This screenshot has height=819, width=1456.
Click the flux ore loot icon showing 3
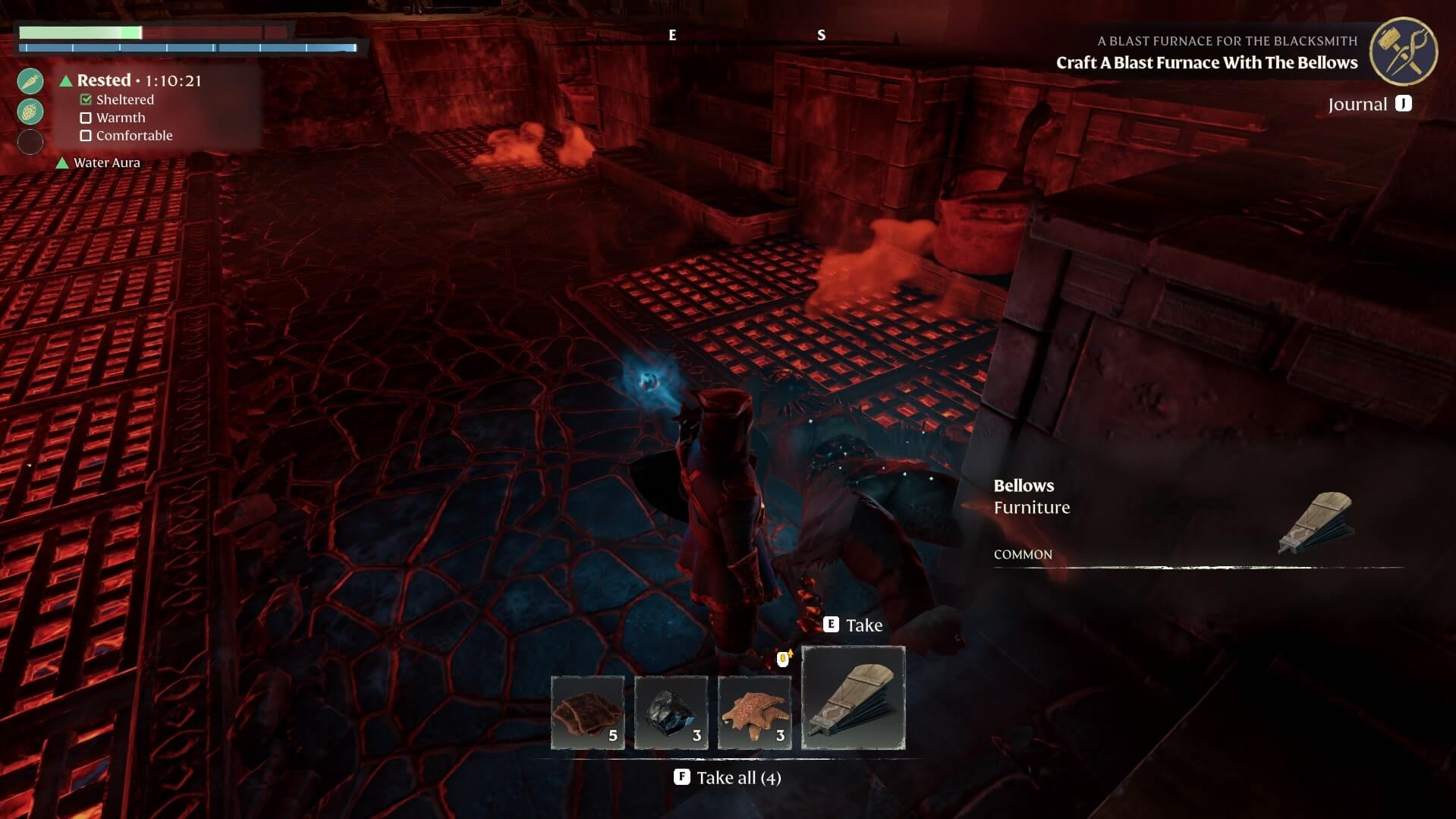click(671, 712)
